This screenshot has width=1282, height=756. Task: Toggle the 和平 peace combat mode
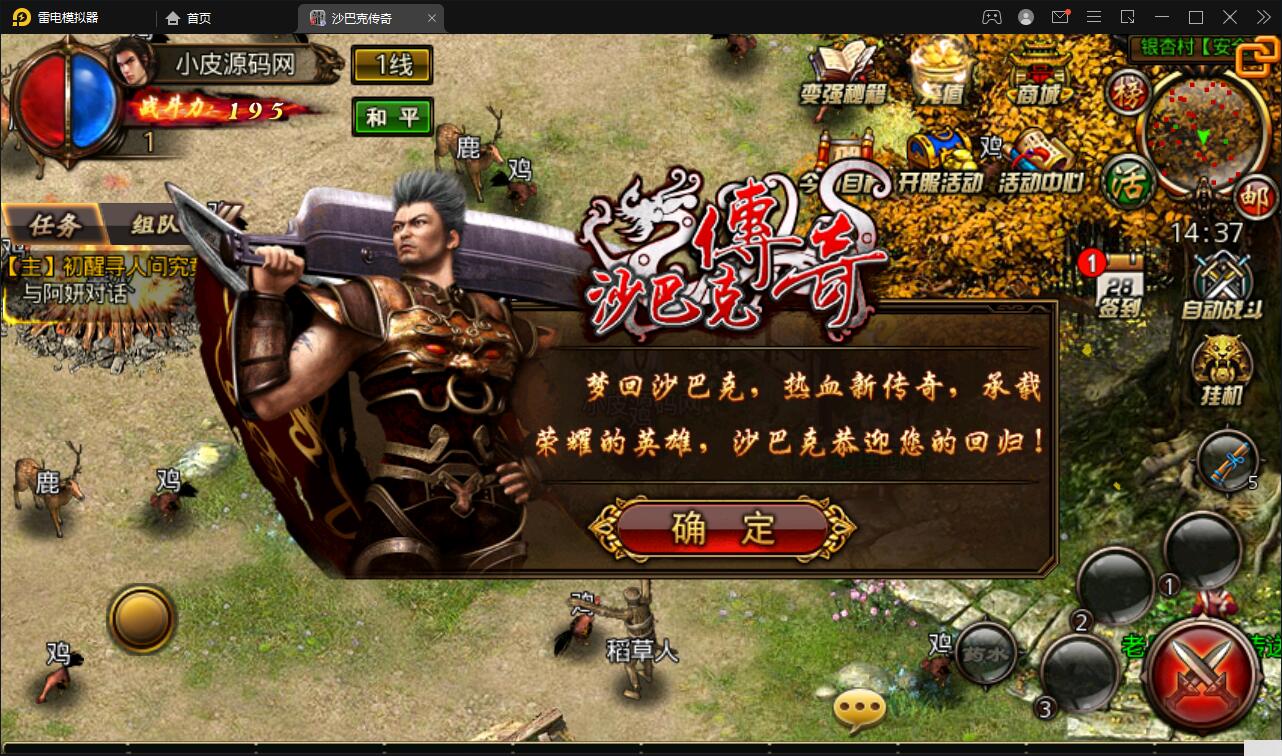392,115
